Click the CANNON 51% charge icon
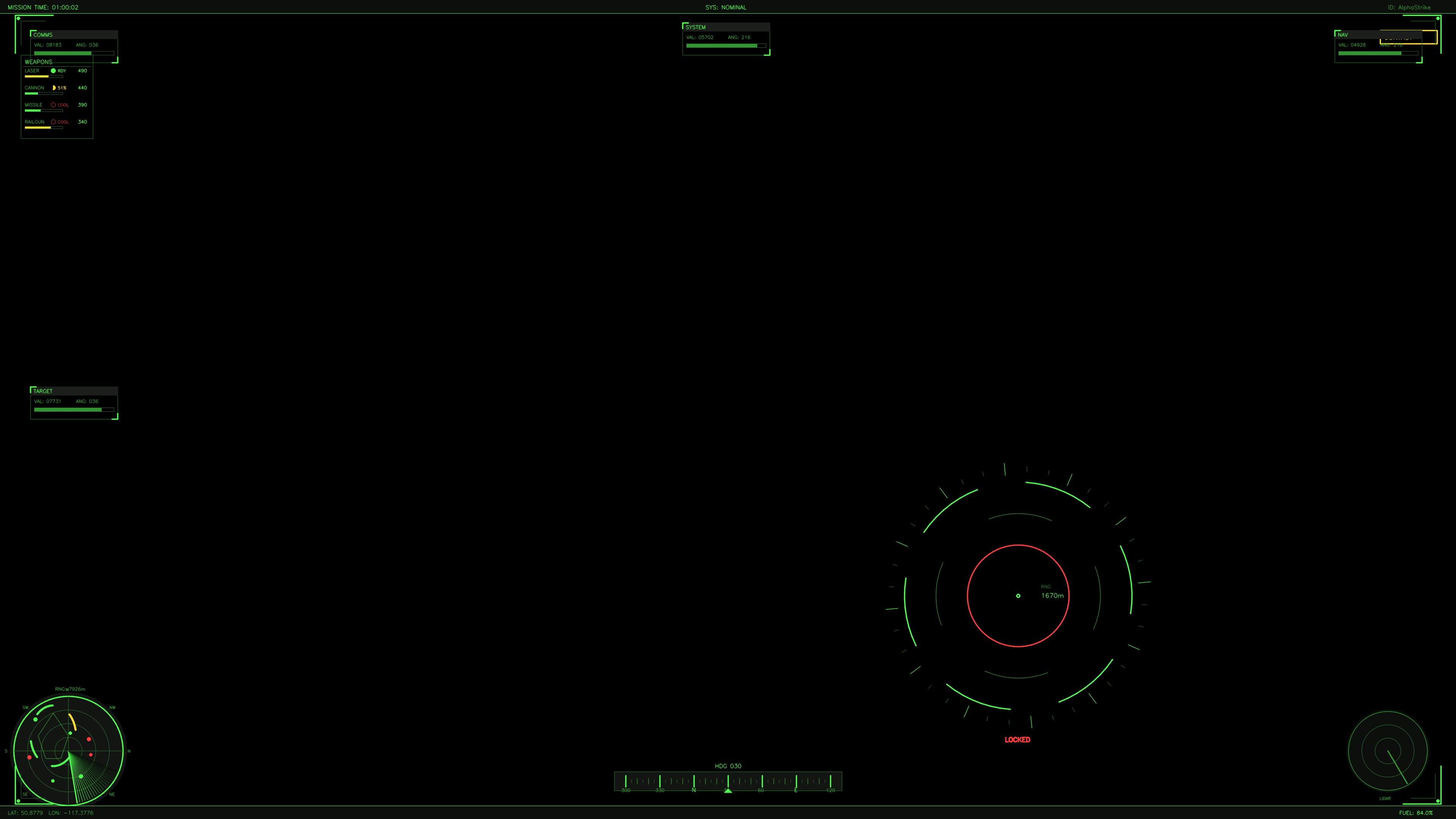This screenshot has width=1456, height=819. tap(55, 88)
